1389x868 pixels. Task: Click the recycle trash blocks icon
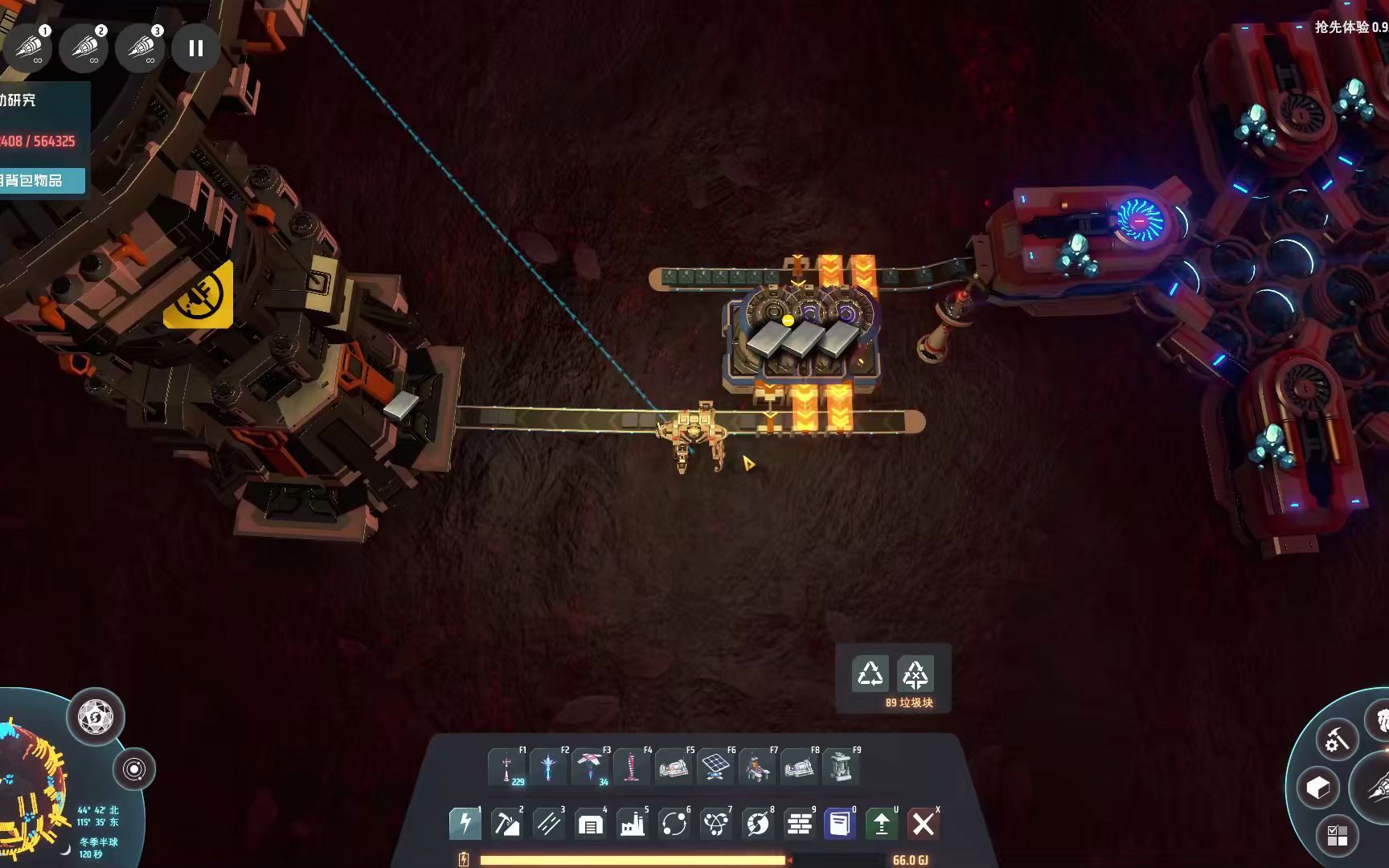point(871,674)
